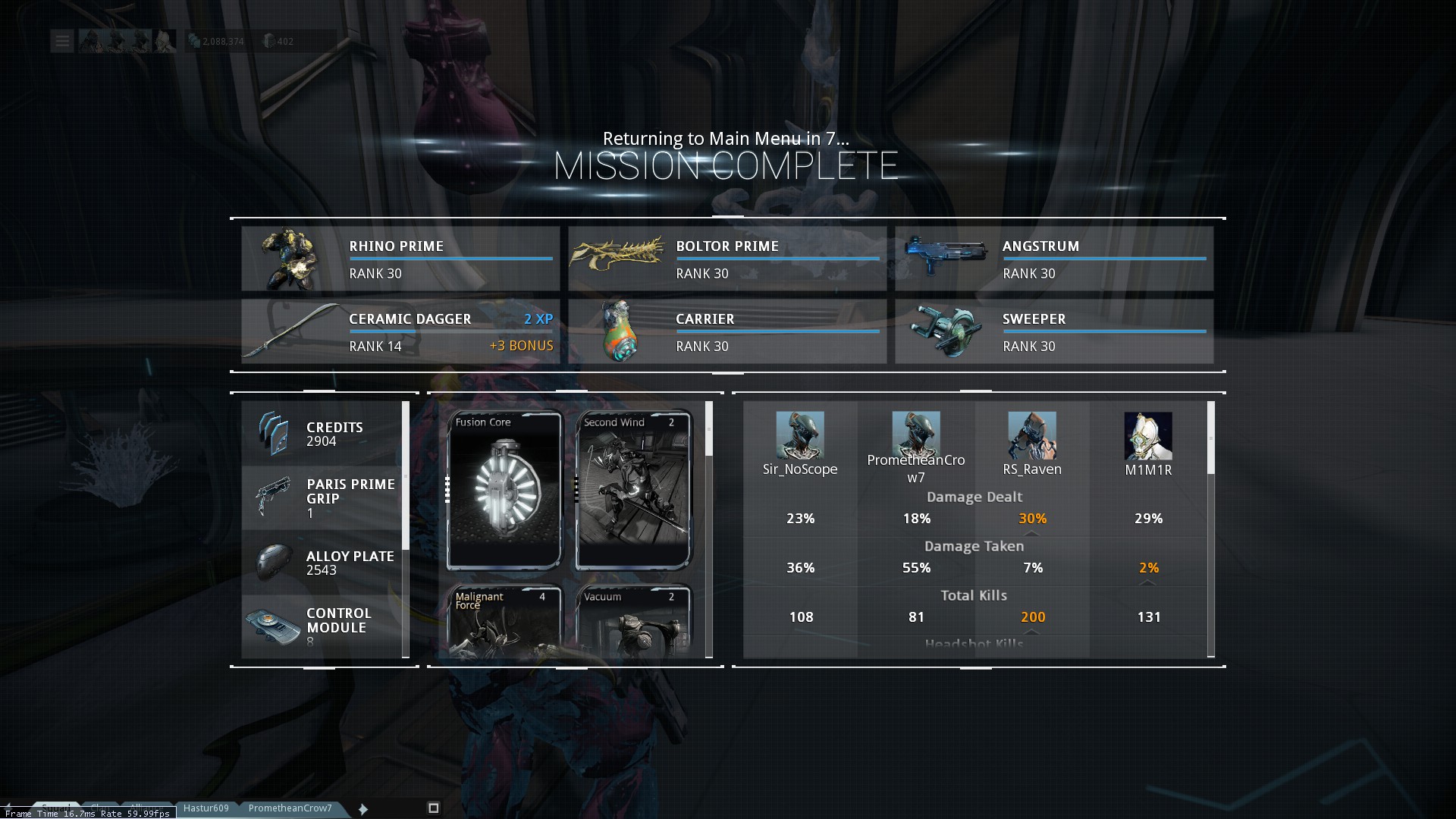Switch to the Hastur609 chat tab
The image size is (1456, 819).
pyautogui.click(x=206, y=808)
